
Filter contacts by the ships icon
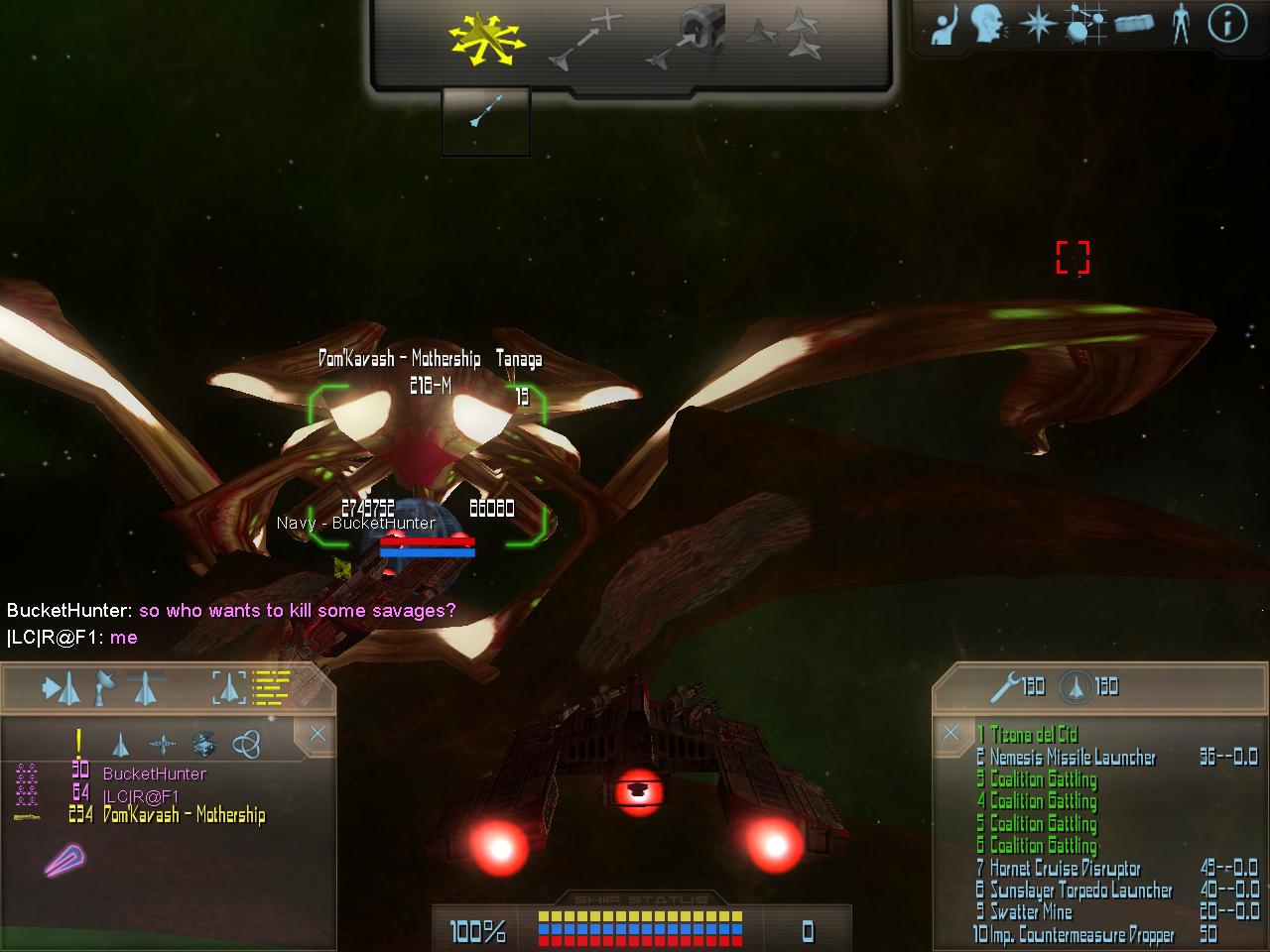[x=120, y=744]
